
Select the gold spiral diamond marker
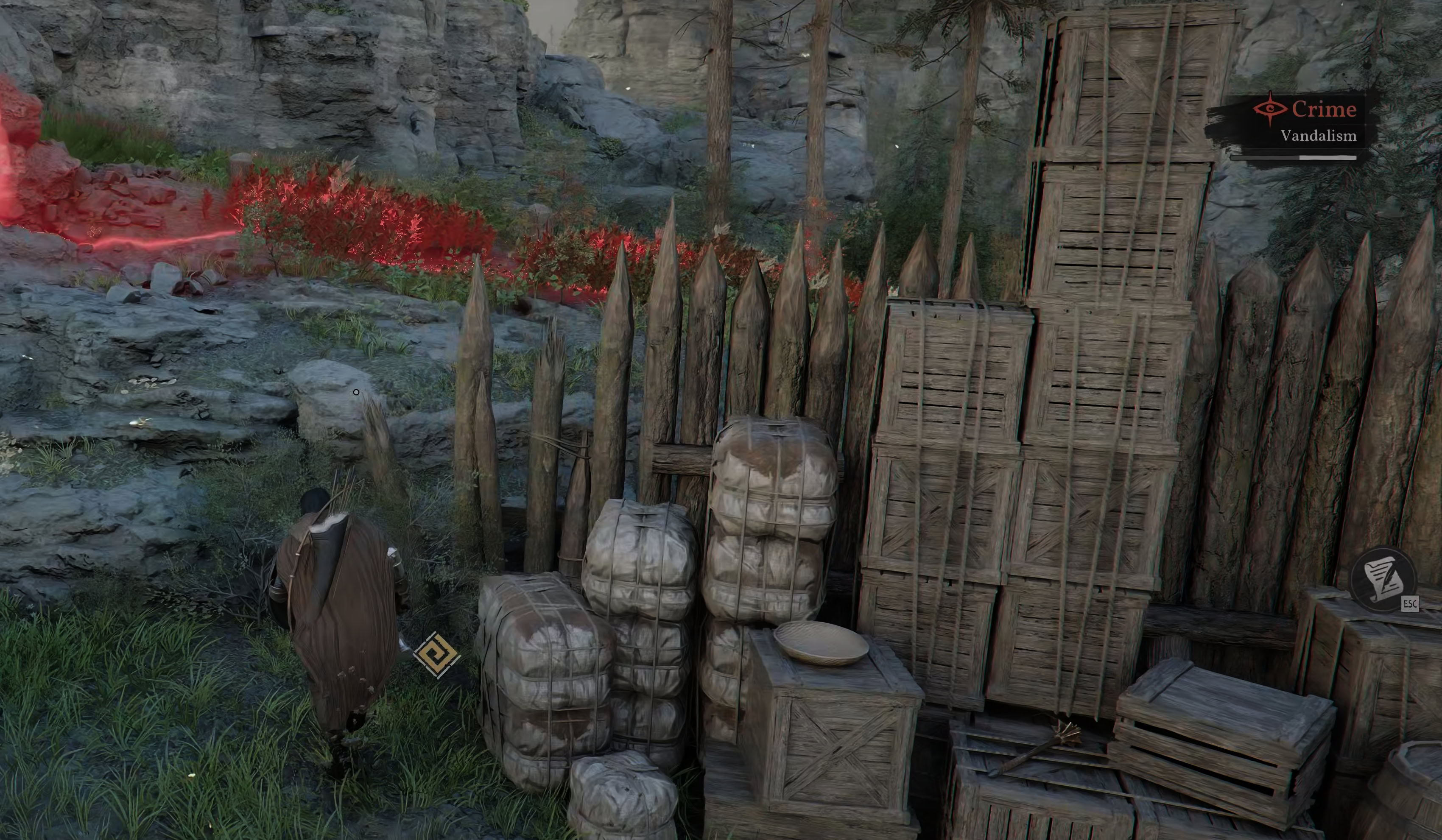[436, 655]
